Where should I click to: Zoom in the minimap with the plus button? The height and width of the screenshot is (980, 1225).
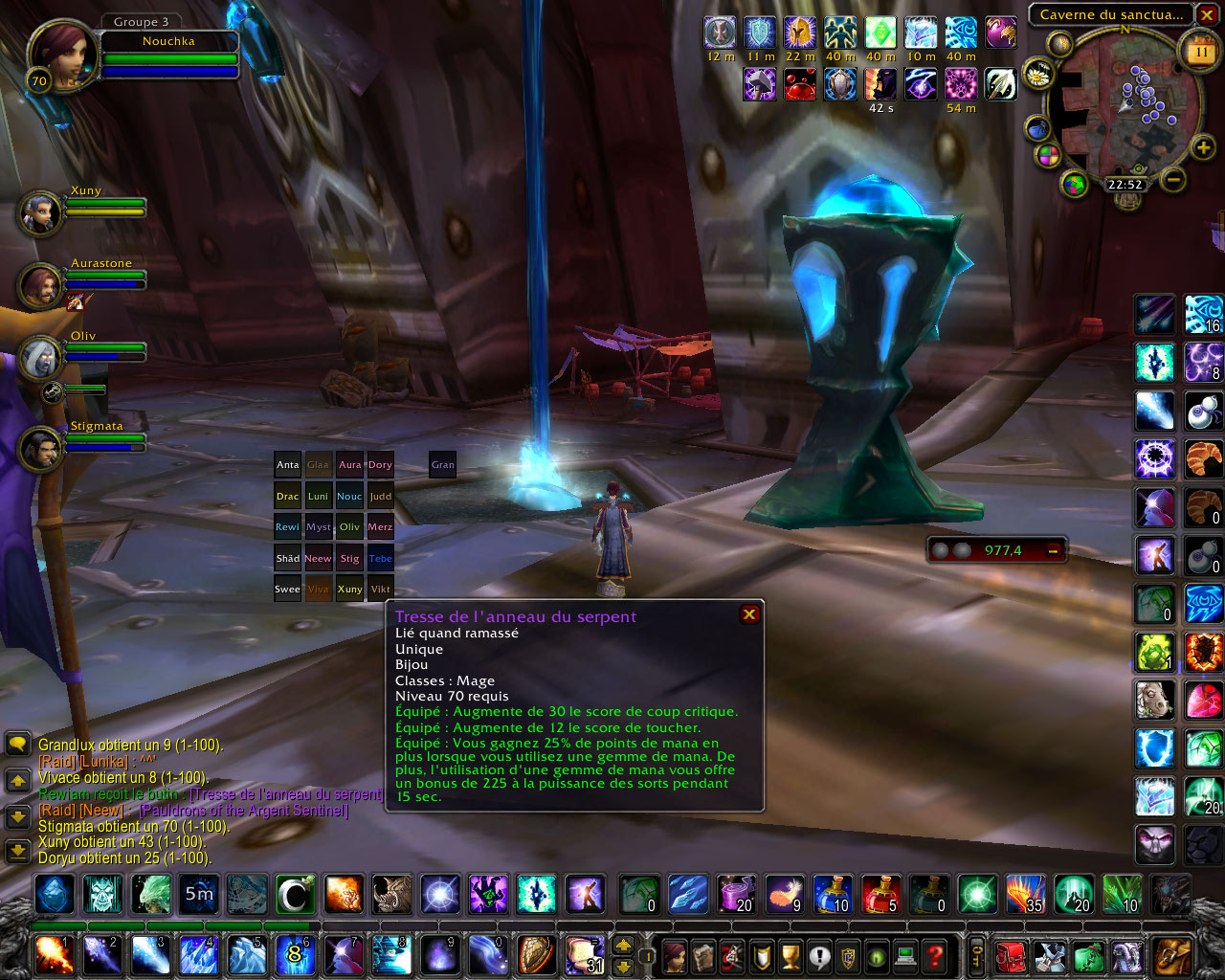click(x=1203, y=147)
